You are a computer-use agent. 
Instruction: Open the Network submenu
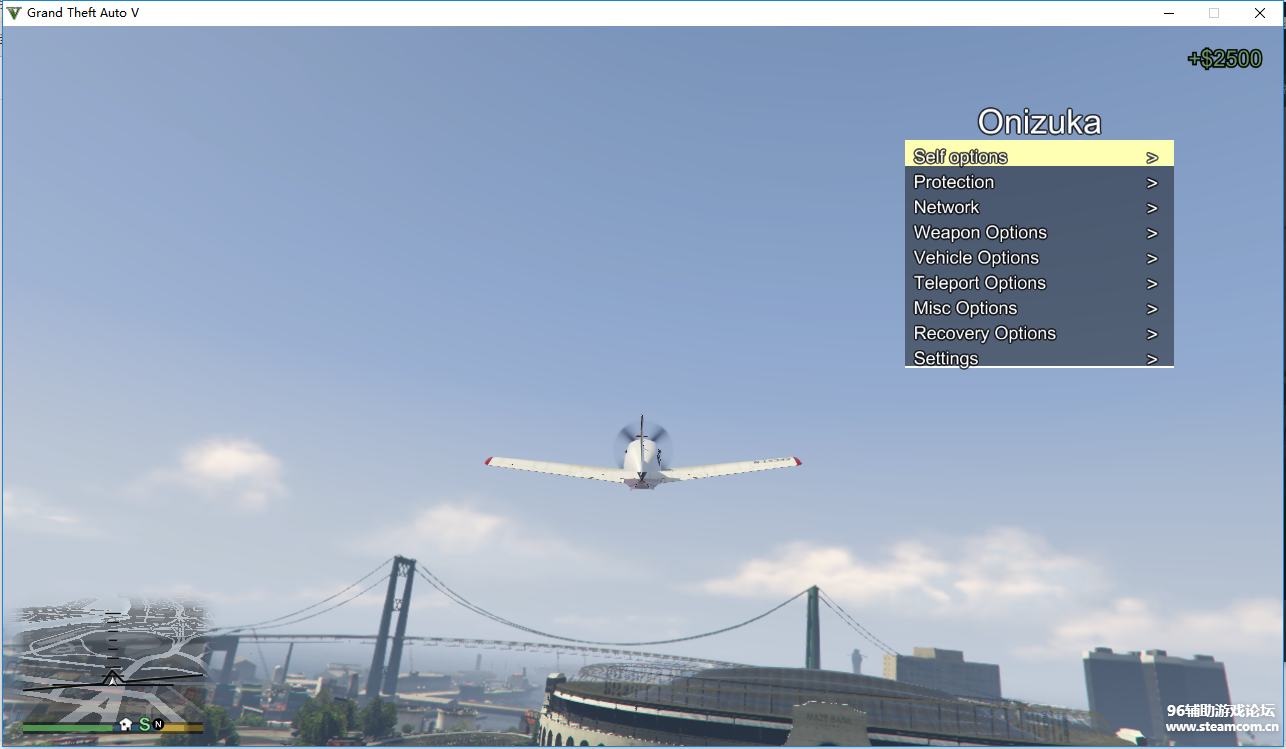(x=1038, y=207)
